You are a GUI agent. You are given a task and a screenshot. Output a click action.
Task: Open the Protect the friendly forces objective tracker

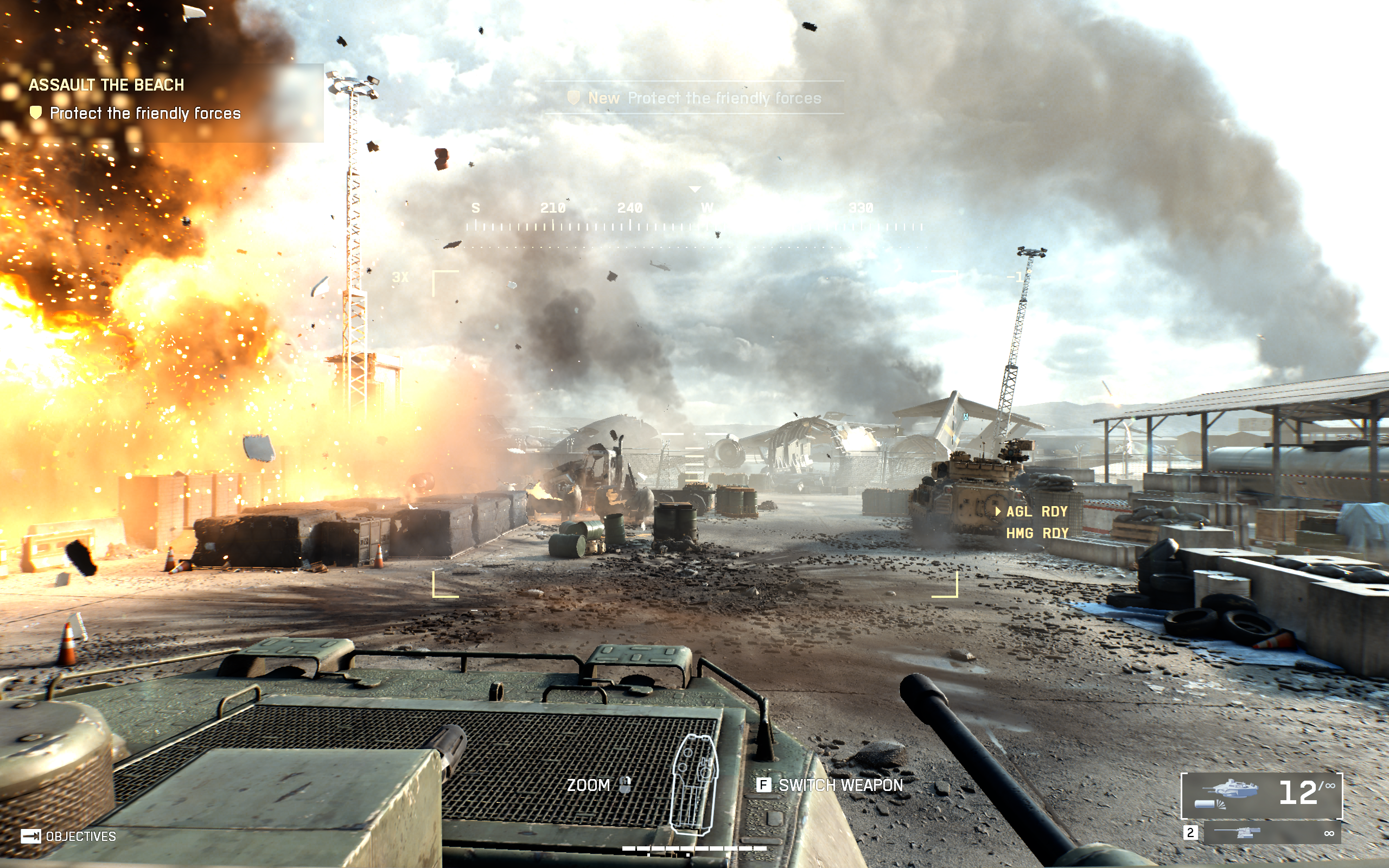pos(145,113)
